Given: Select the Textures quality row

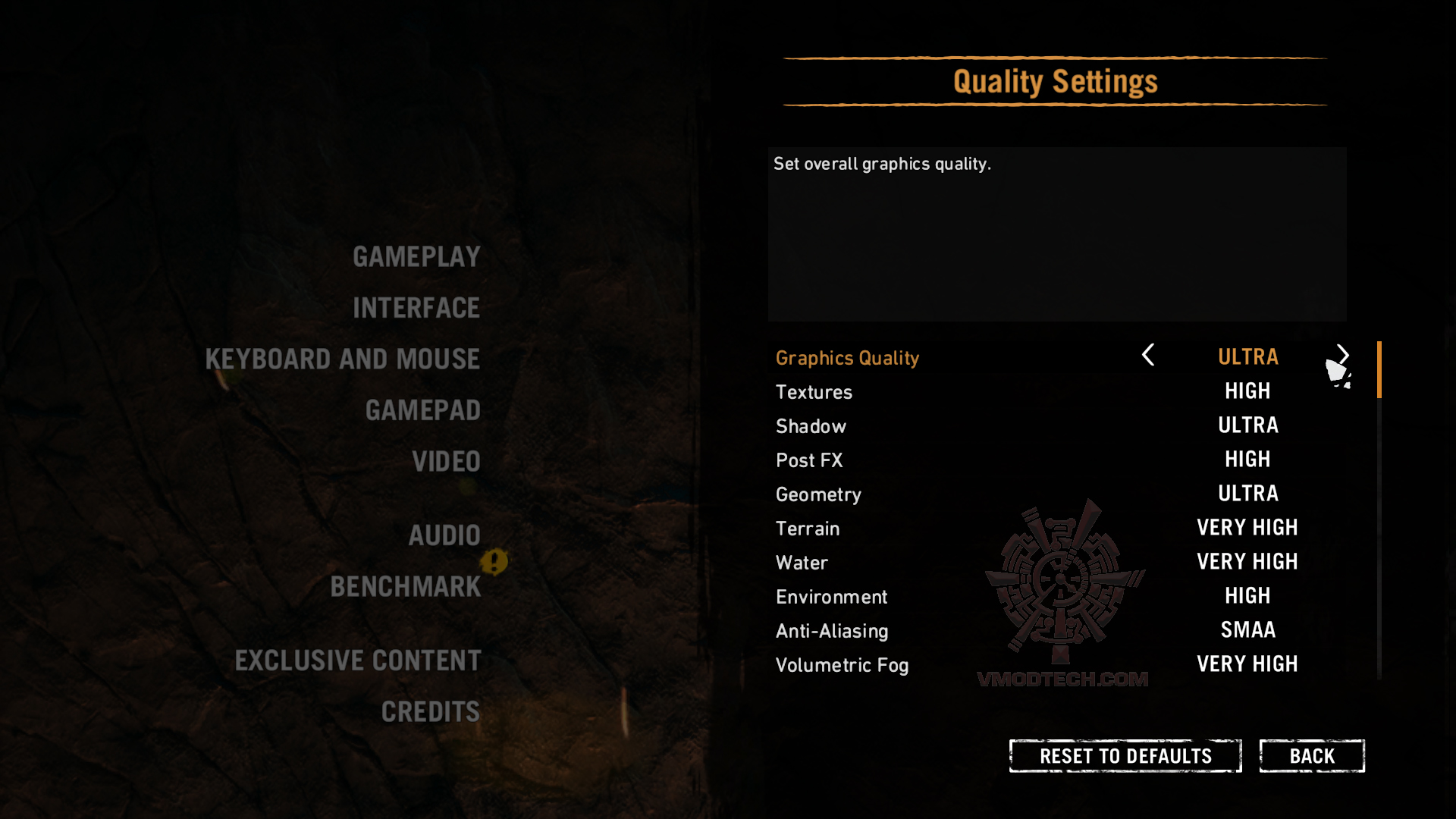Looking at the screenshot, I should click(814, 392).
